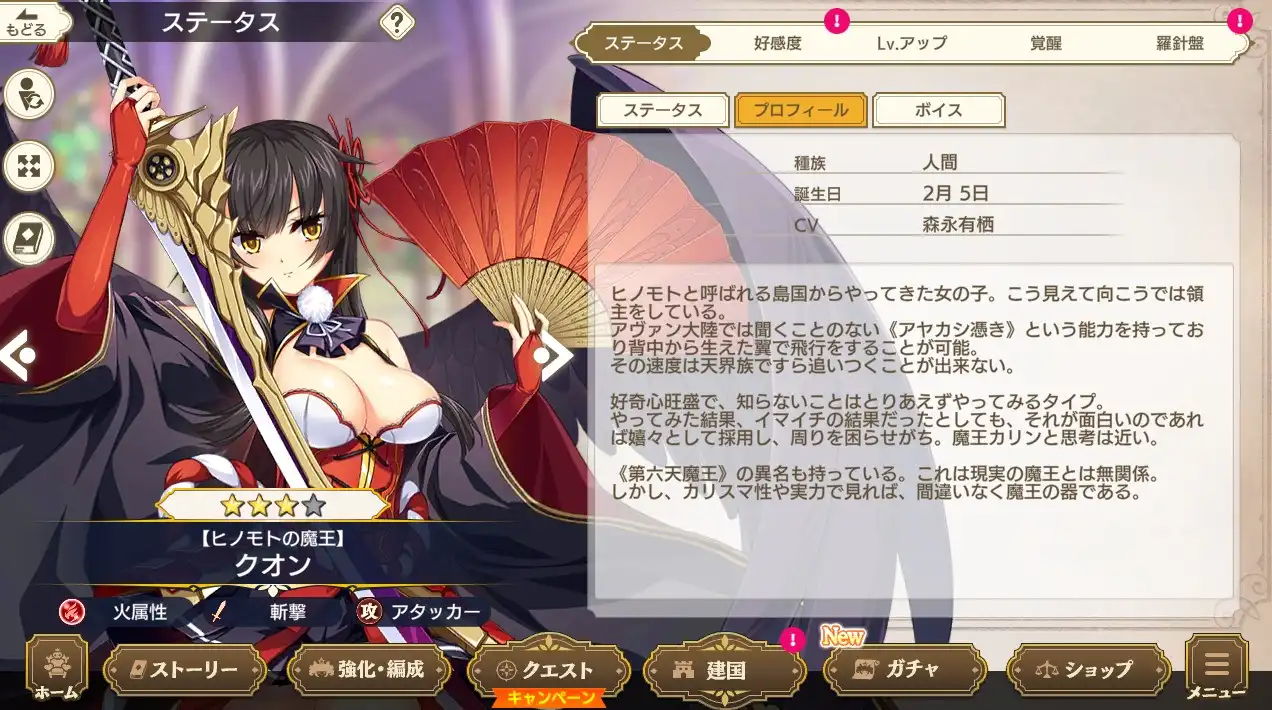Open 強化・編成 menu
Image resolution: width=1272 pixels, height=710 pixels.
click(367, 669)
